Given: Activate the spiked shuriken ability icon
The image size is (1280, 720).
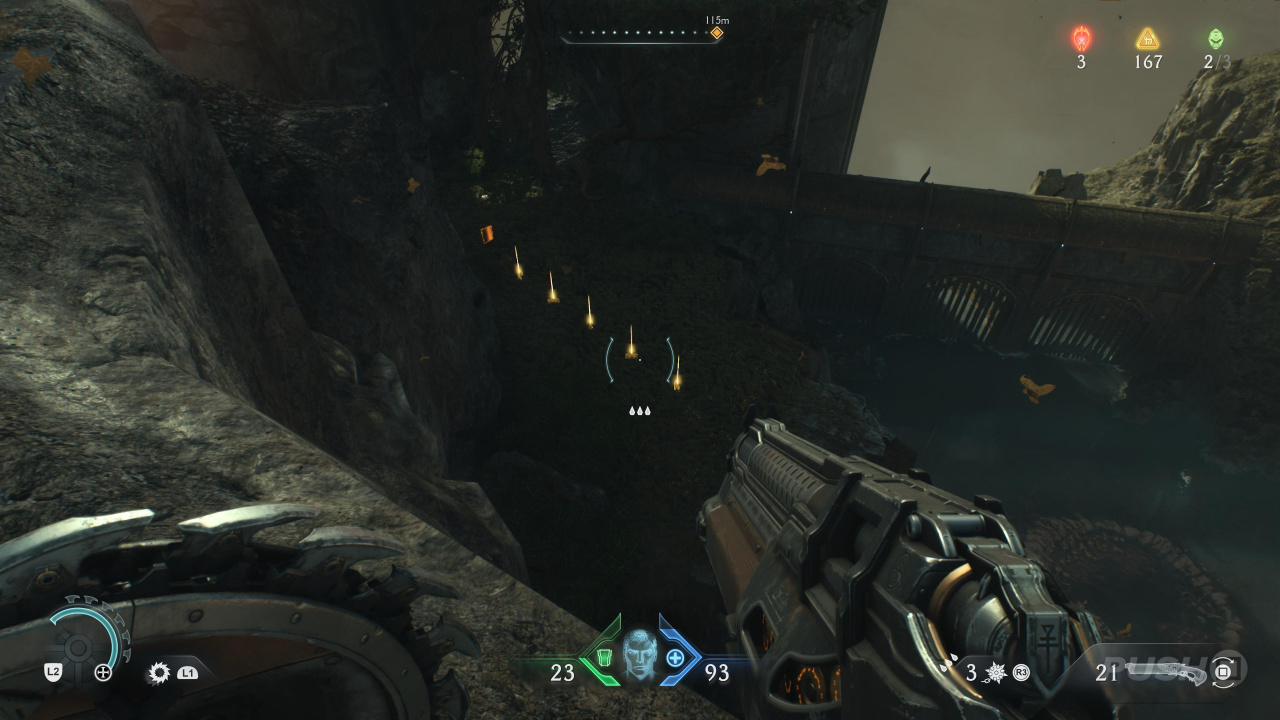Looking at the screenshot, I should pos(996,673).
